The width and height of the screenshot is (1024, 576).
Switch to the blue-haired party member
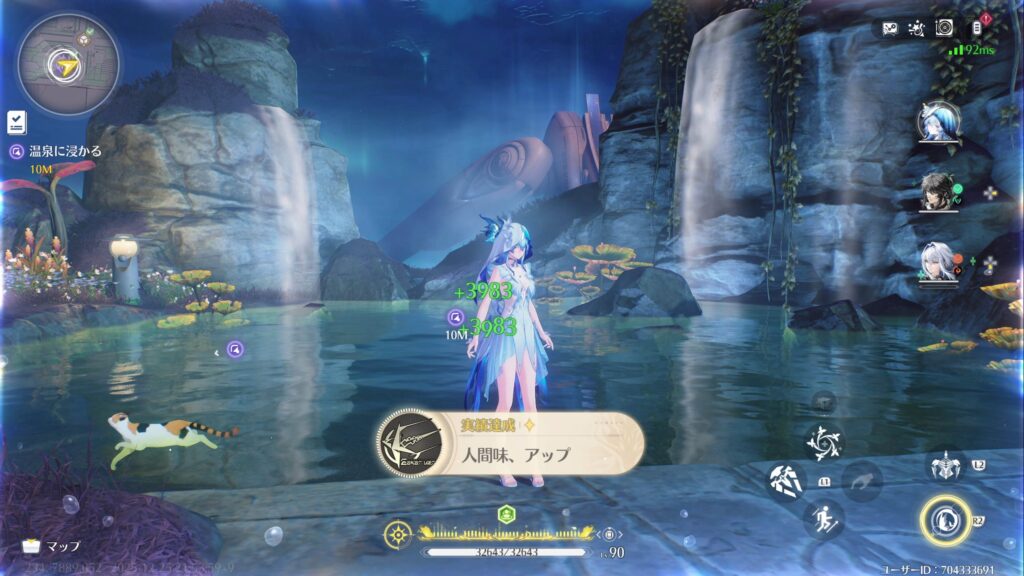tap(938, 123)
